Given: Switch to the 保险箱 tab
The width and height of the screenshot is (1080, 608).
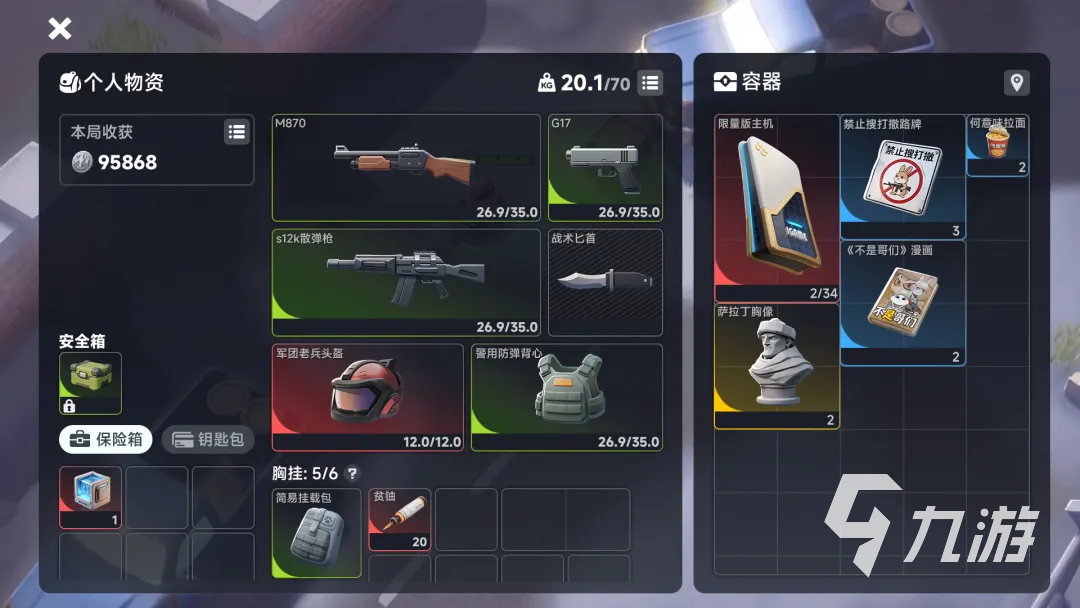Looking at the screenshot, I should (105, 439).
